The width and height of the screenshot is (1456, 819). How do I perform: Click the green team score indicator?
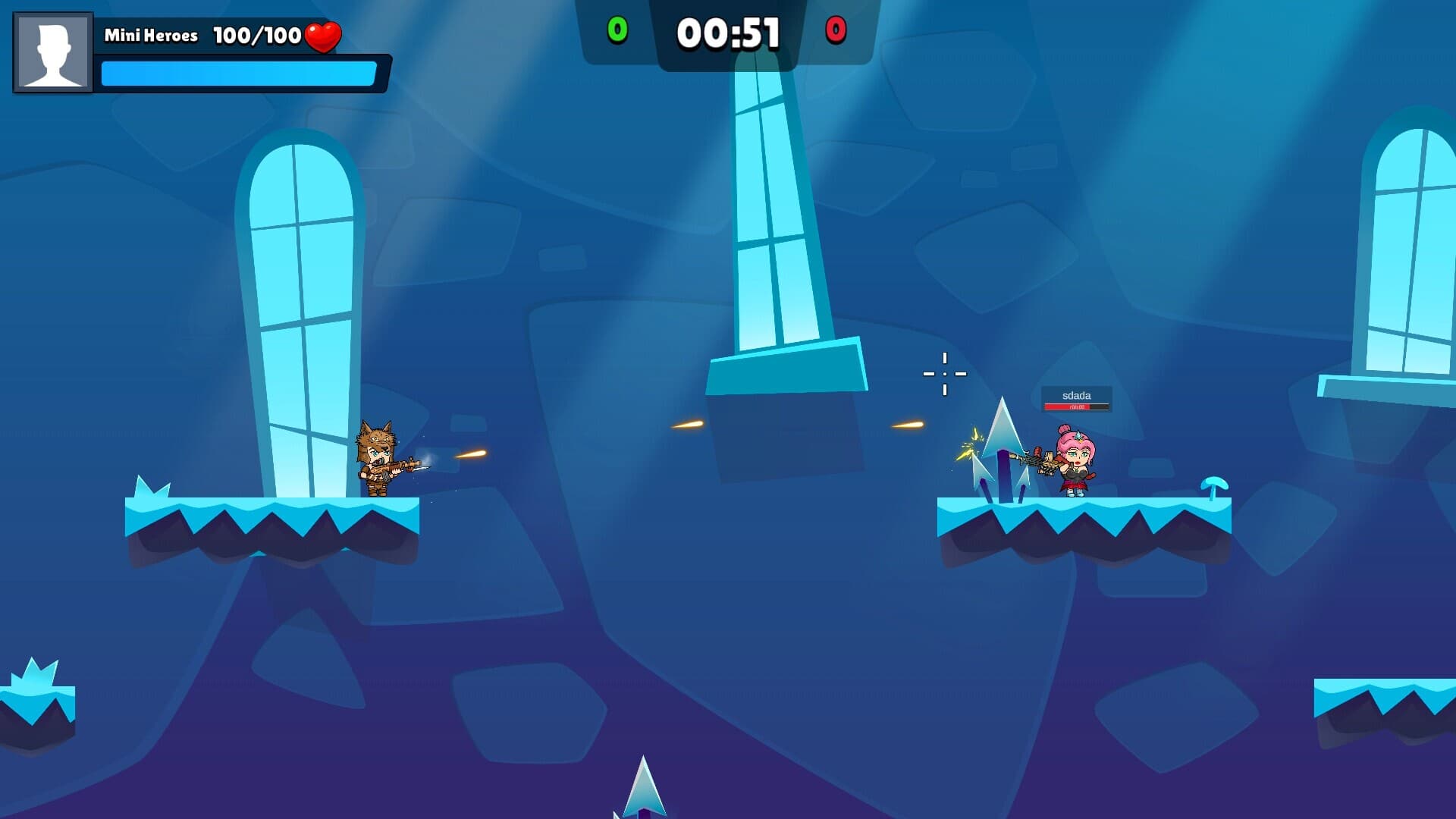click(x=617, y=30)
